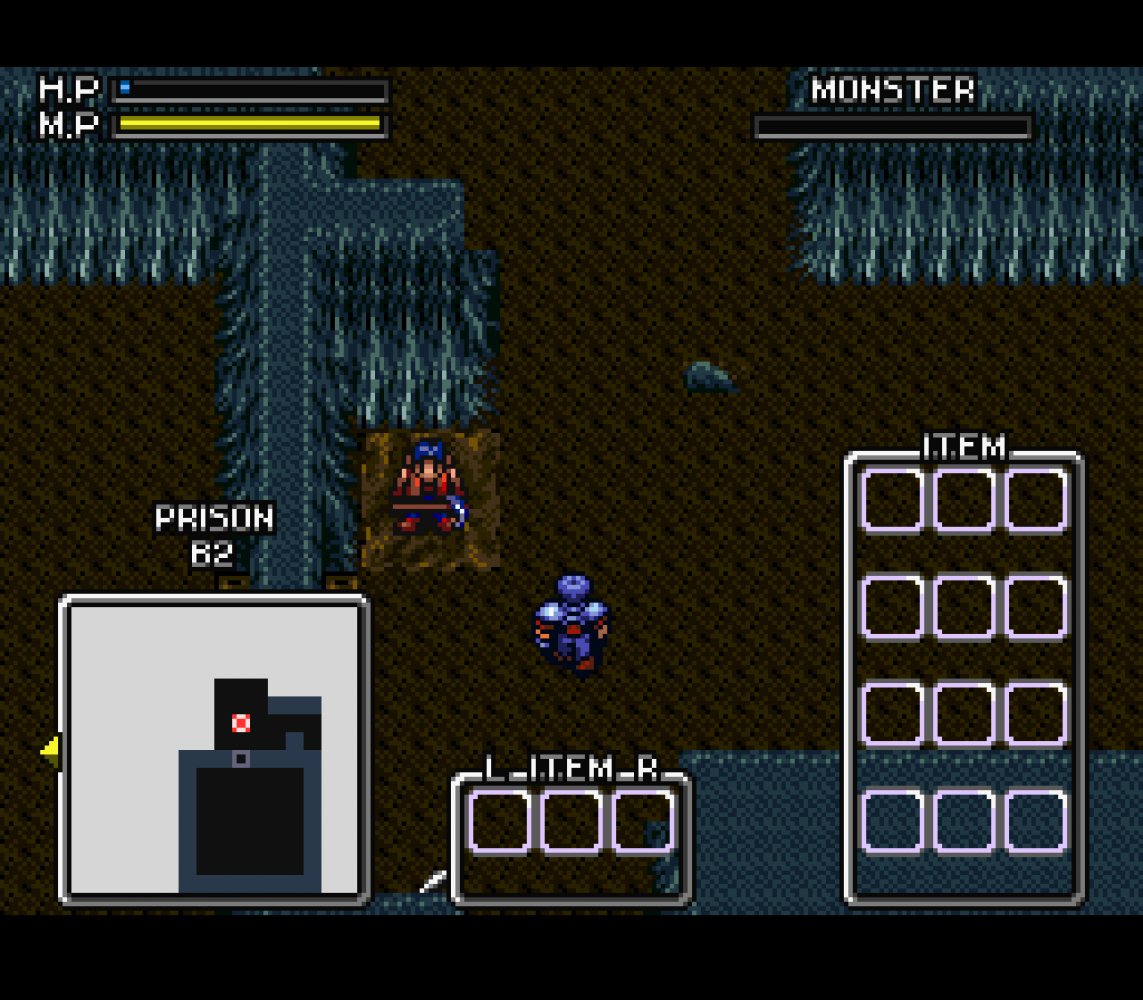Click the yellow arrow beside the minimap
Screen dimensions: 1143x1000
(49, 749)
